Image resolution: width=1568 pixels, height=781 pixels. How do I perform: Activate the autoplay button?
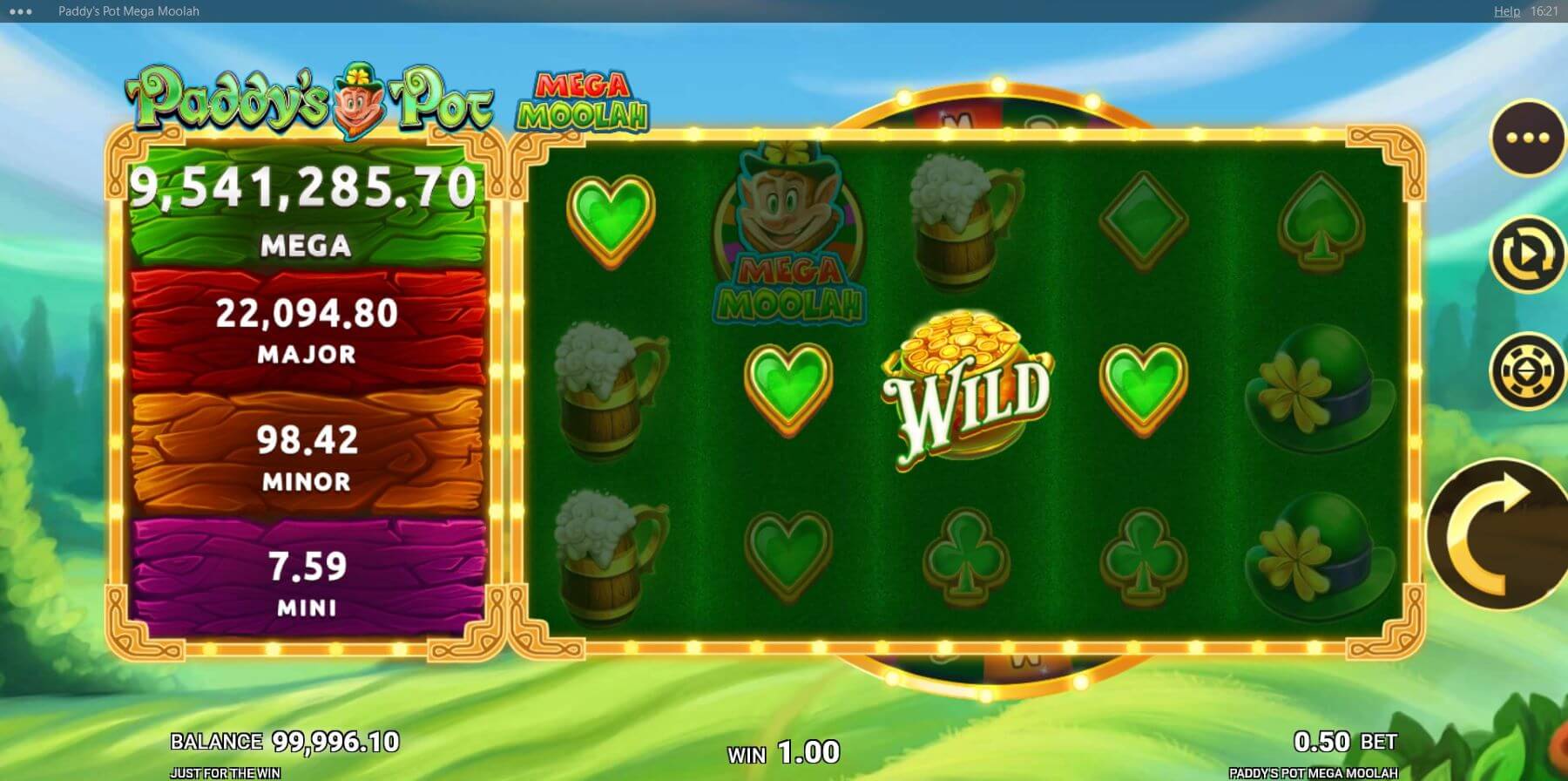pos(1527,255)
